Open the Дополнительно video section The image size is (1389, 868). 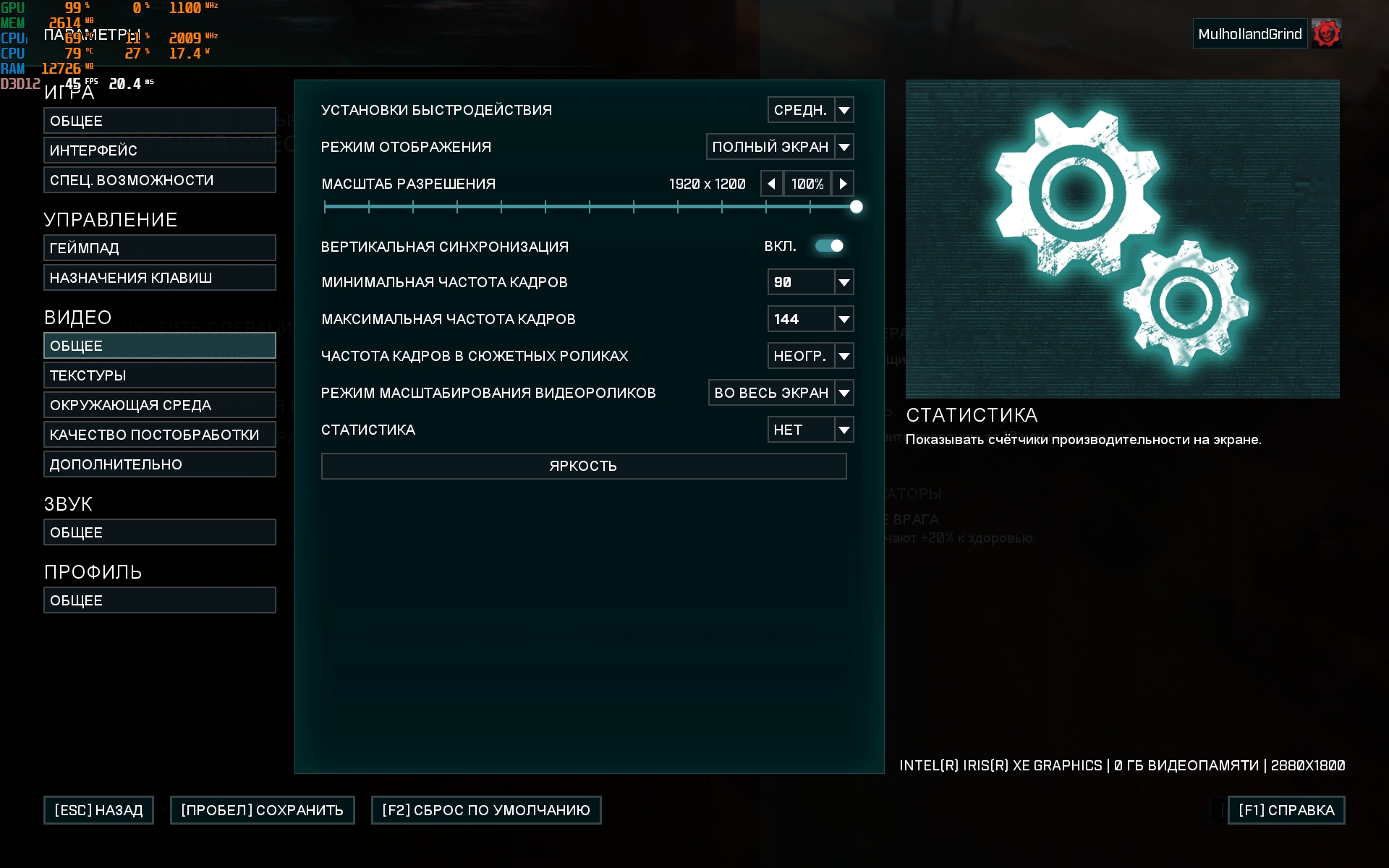pos(159,464)
